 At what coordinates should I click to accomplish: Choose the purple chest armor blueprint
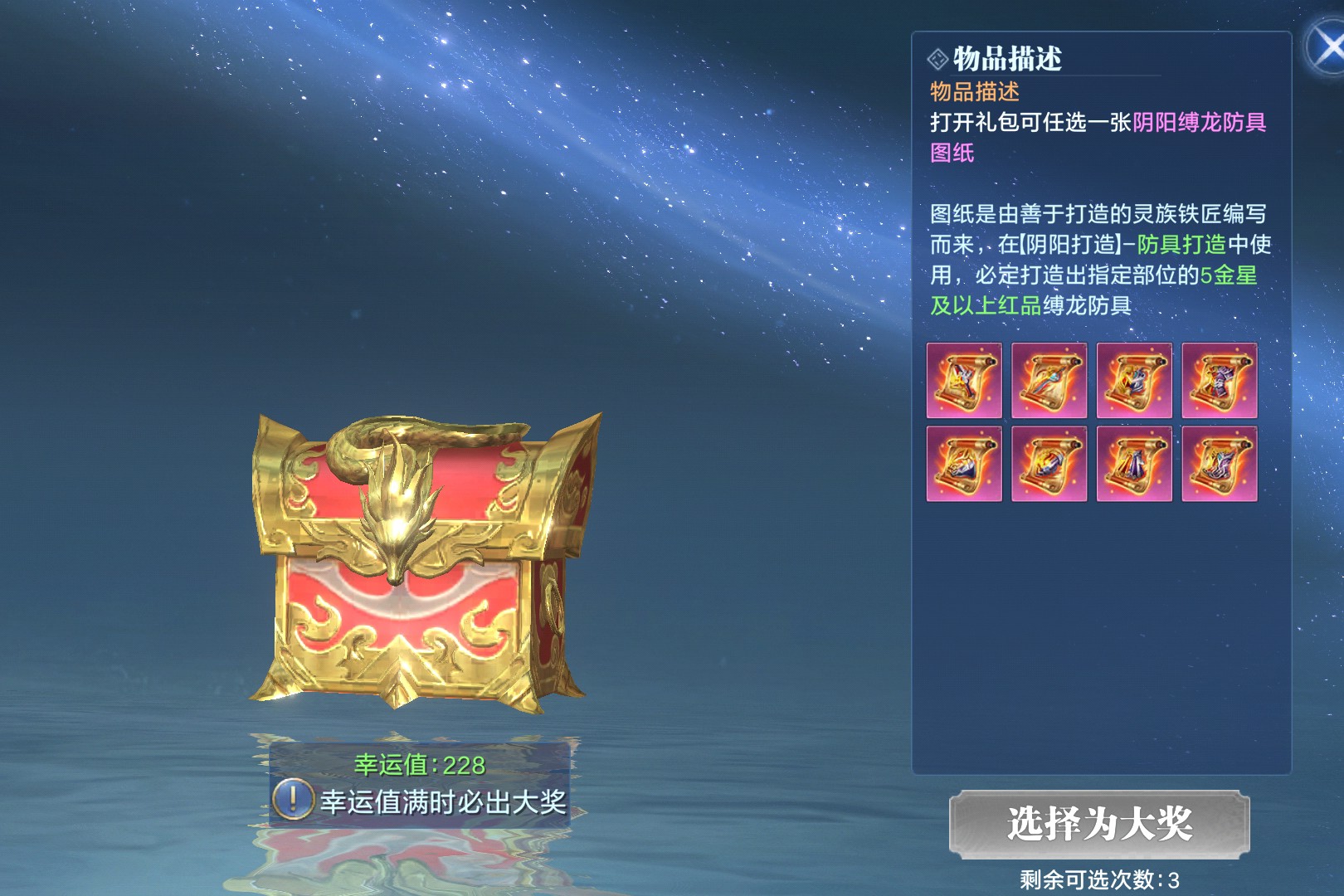click(x=1219, y=380)
